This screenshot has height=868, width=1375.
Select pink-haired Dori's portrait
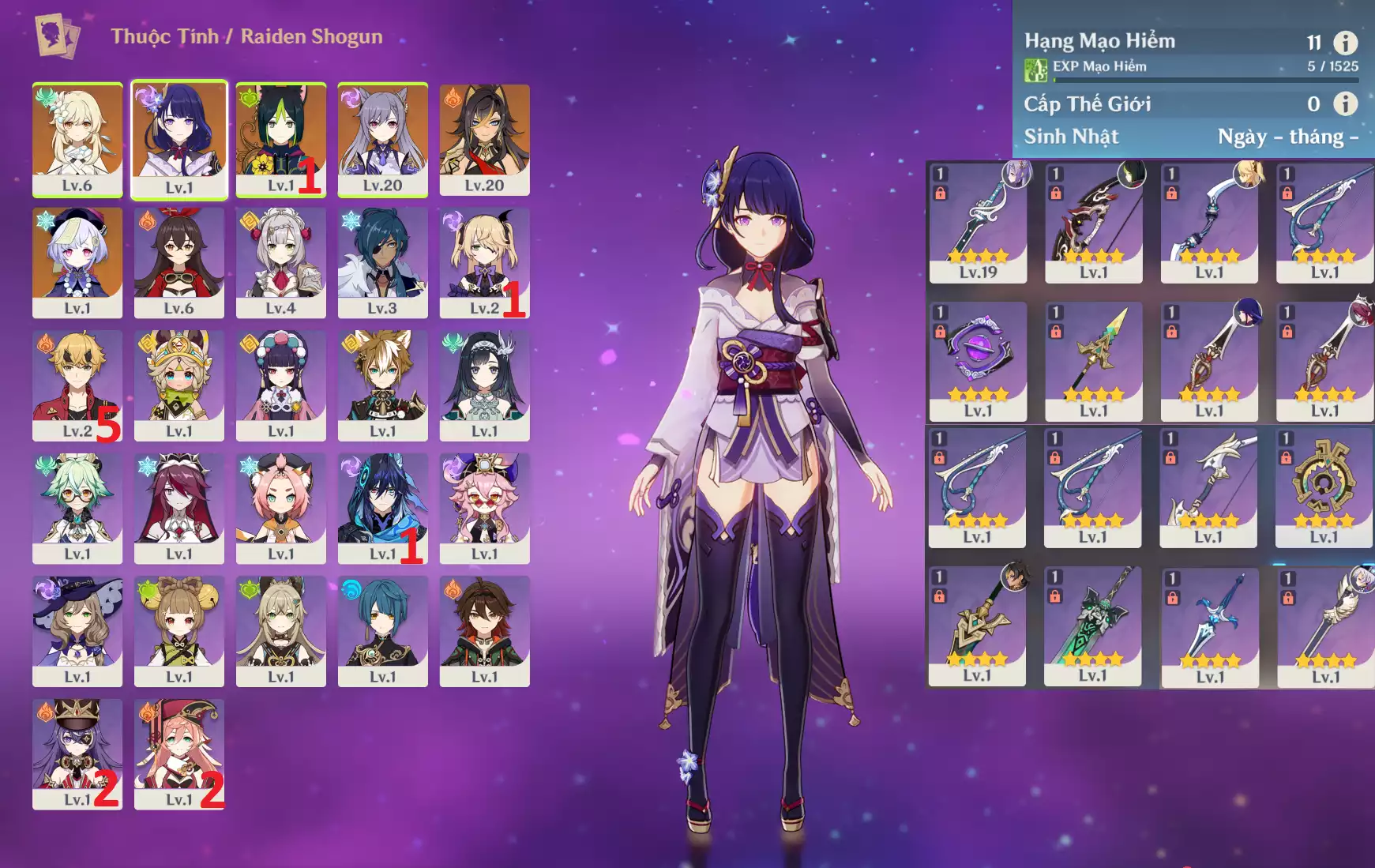(x=484, y=508)
